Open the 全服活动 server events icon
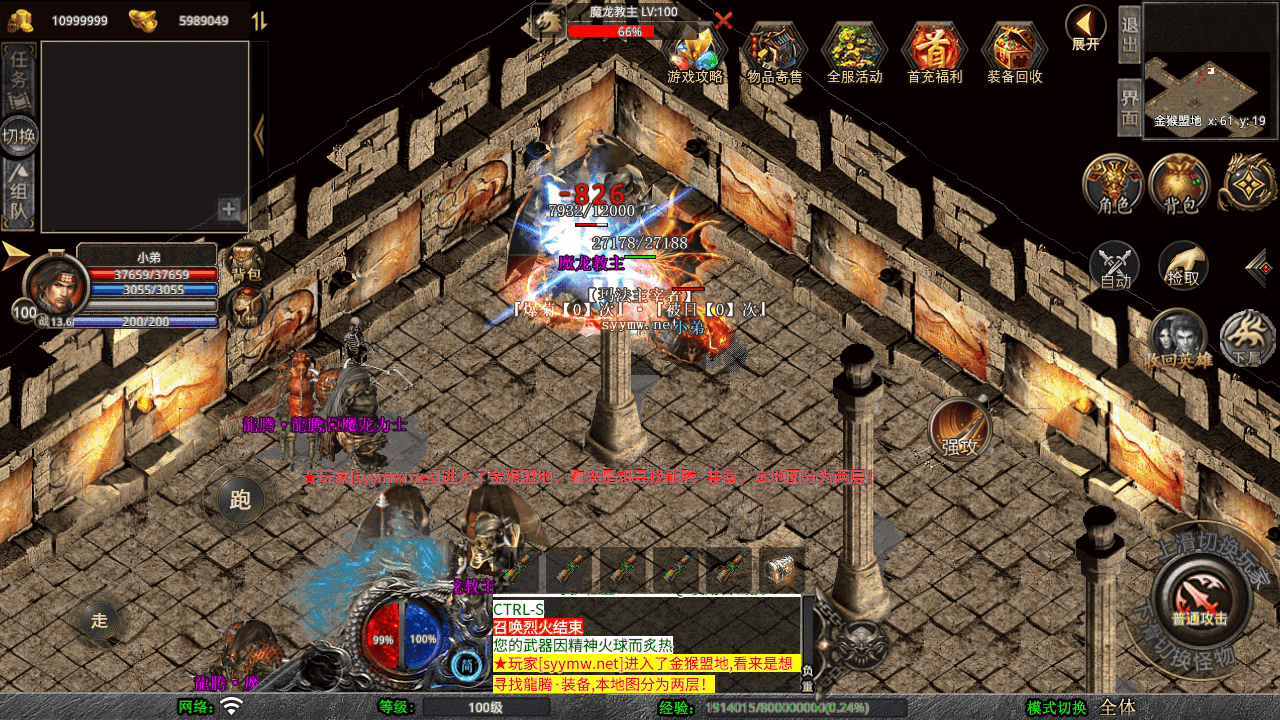This screenshot has height=720, width=1280. pyautogui.click(x=854, y=52)
